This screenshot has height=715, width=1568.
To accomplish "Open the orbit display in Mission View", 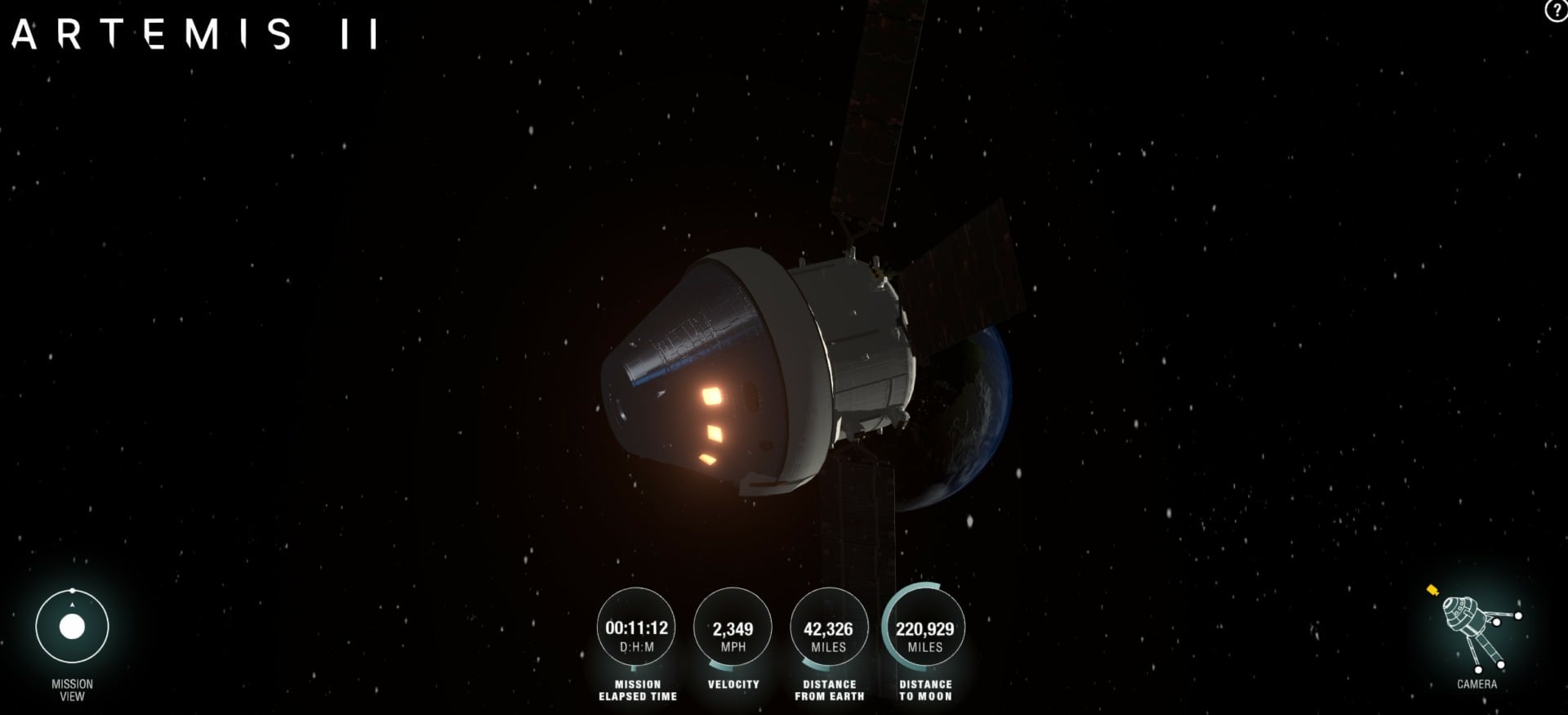I will click(x=72, y=626).
